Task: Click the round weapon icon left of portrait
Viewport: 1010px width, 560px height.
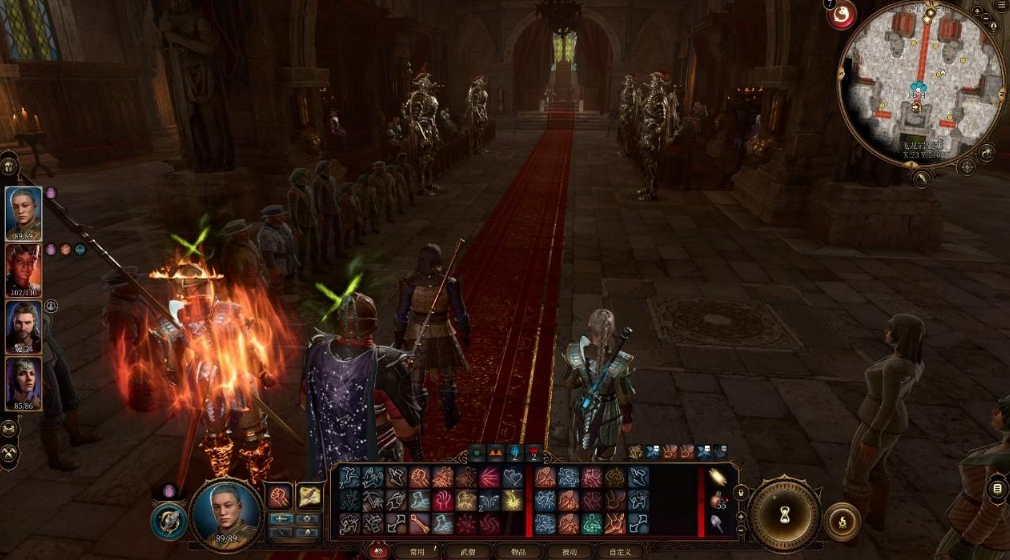Action: [x=168, y=521]
